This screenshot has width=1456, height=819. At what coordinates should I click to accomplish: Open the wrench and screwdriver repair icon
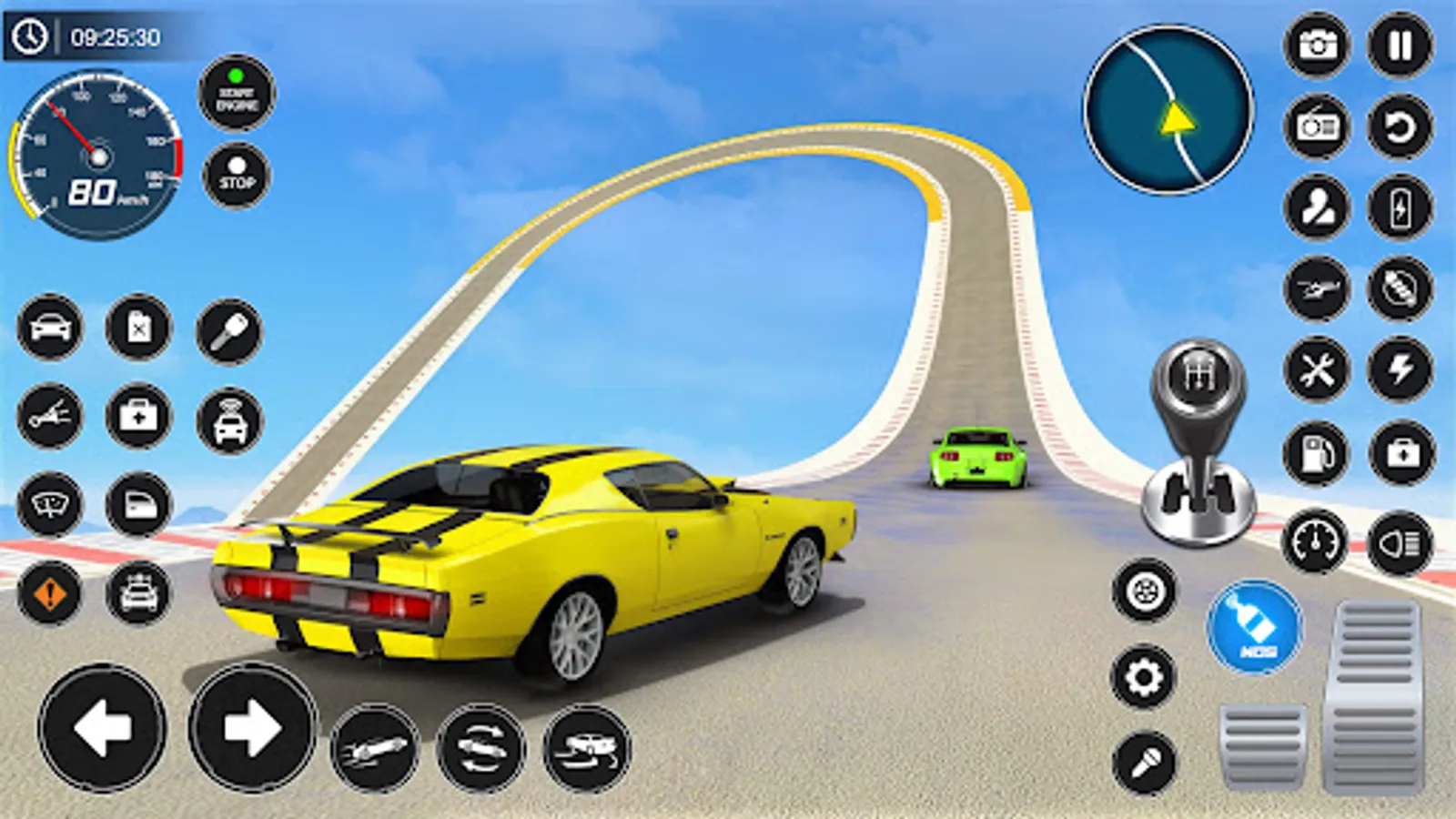pyautogui.click(x=1317, y=370)
